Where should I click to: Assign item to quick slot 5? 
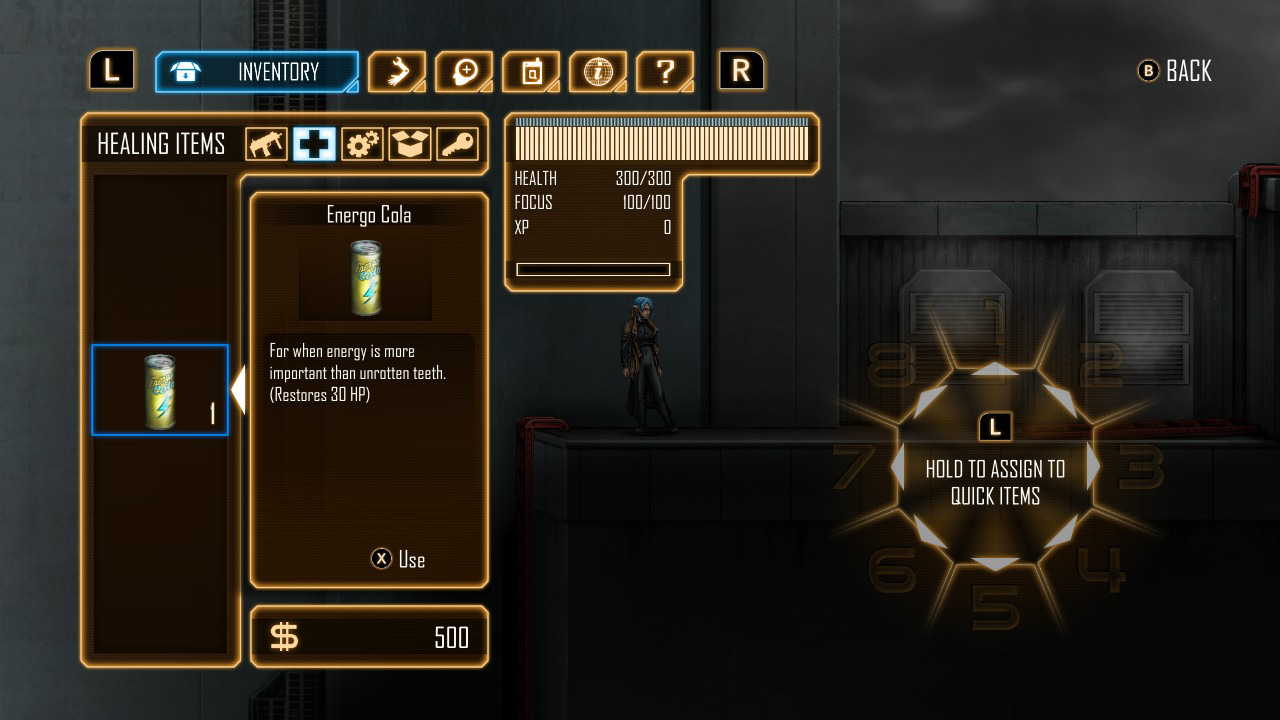pyautogui.click(x=995, y=565)
